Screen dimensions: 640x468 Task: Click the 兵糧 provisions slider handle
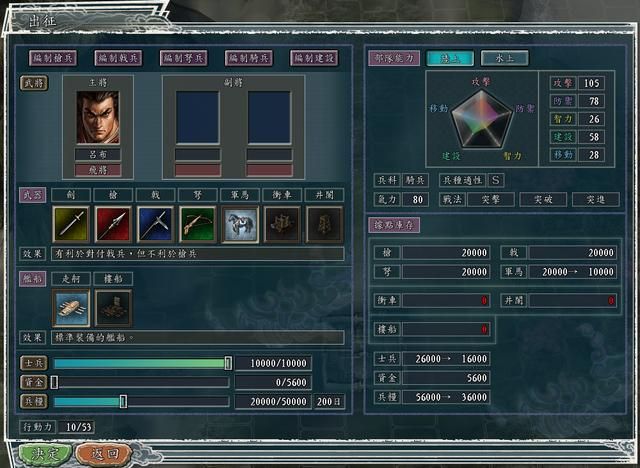123,401
